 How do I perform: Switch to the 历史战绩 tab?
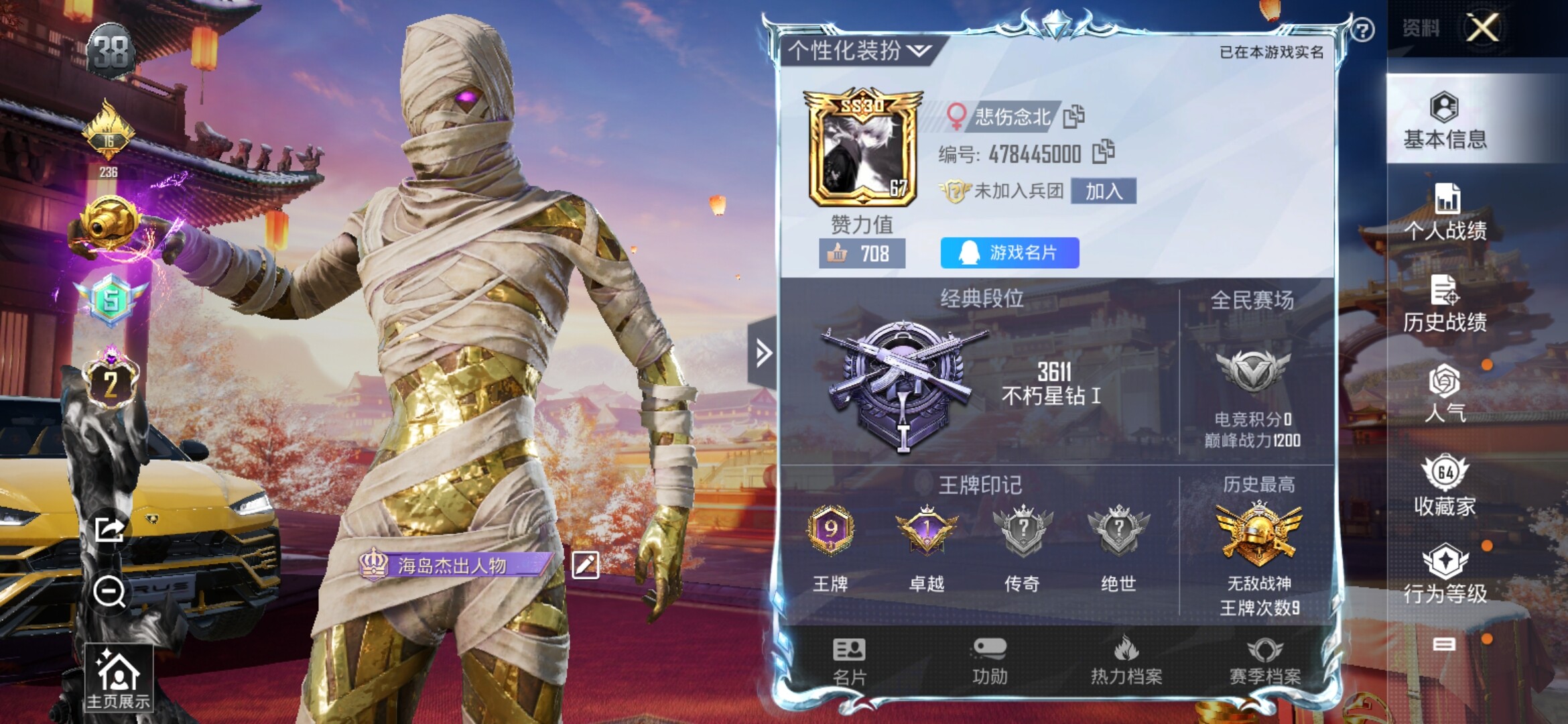[1445, 304]
